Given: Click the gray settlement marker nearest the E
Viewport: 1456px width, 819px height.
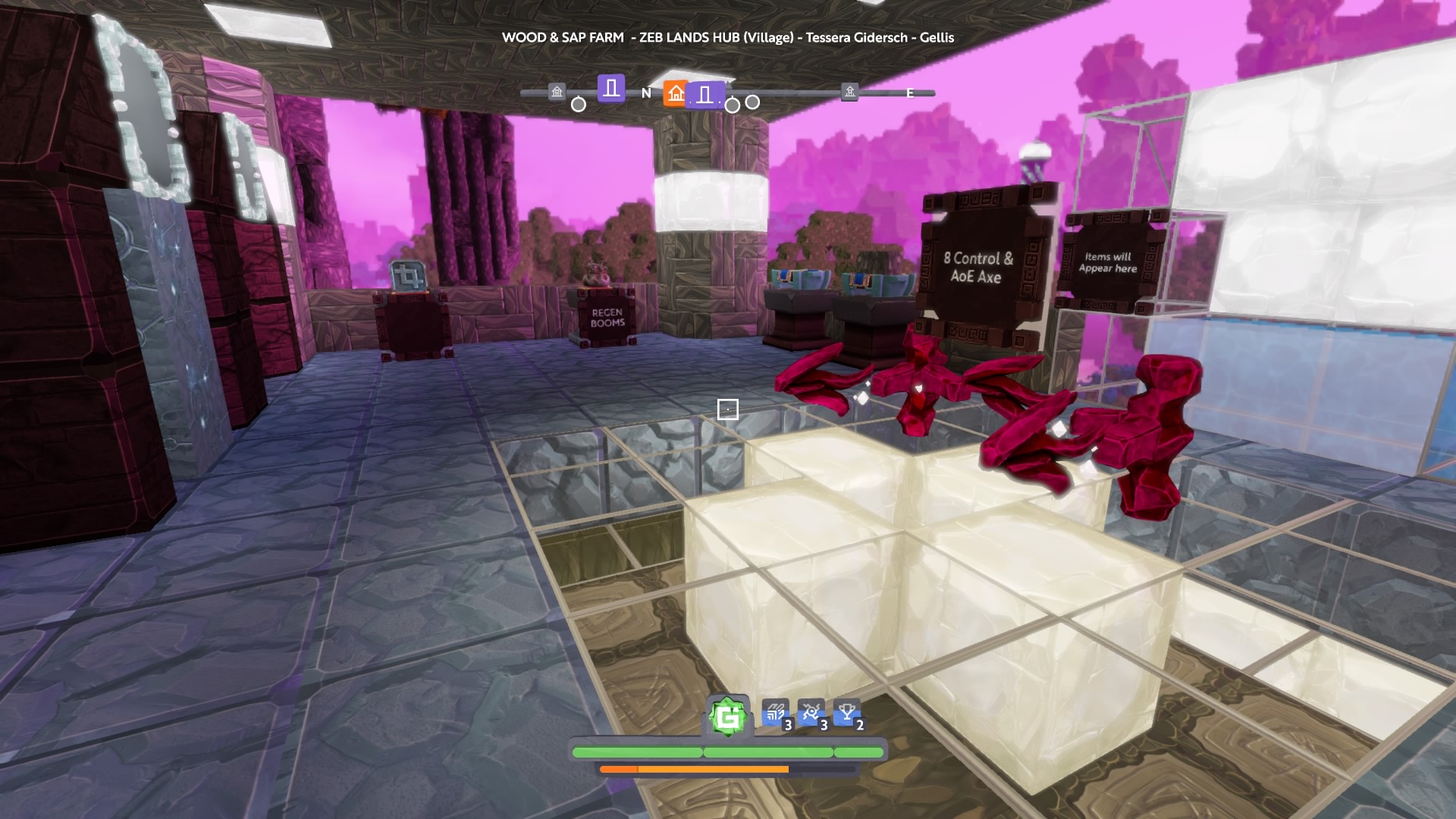Looking at the screenshot, I should [x=849, y=93].
